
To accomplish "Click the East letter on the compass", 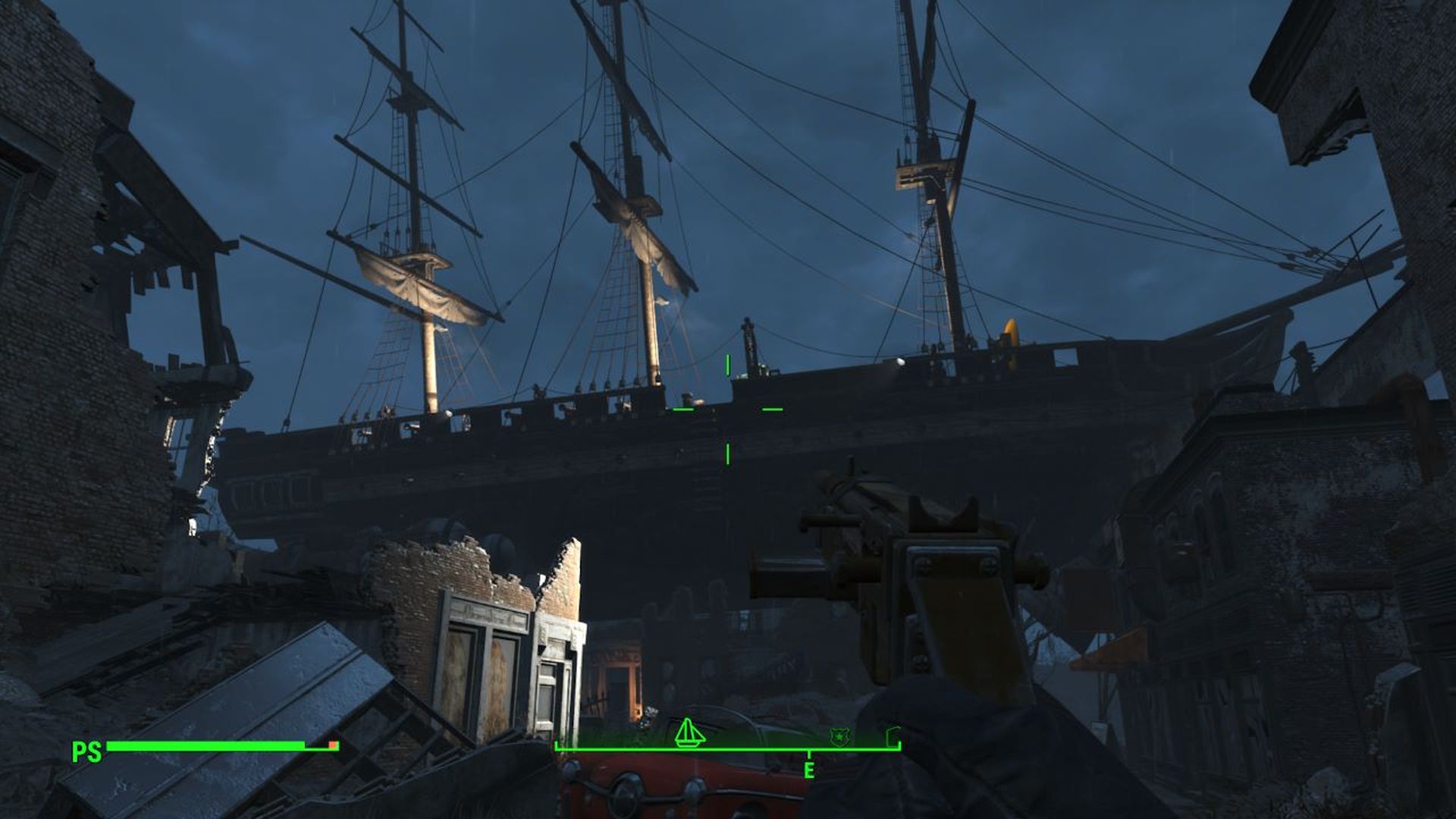I will click(809, 771).
